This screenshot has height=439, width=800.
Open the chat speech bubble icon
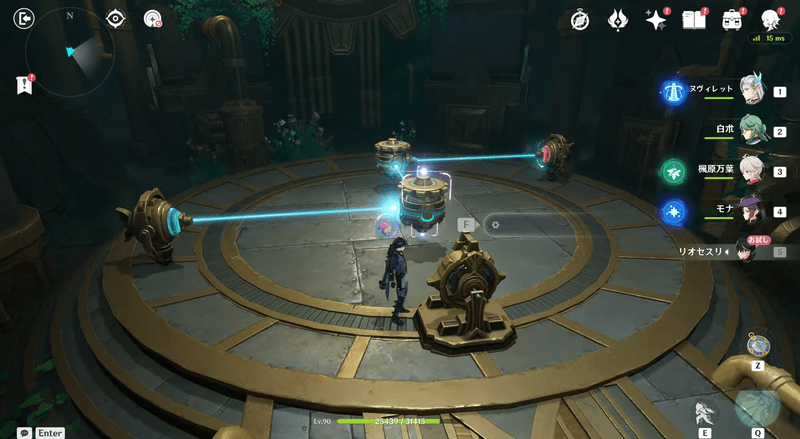click(23, 433)
